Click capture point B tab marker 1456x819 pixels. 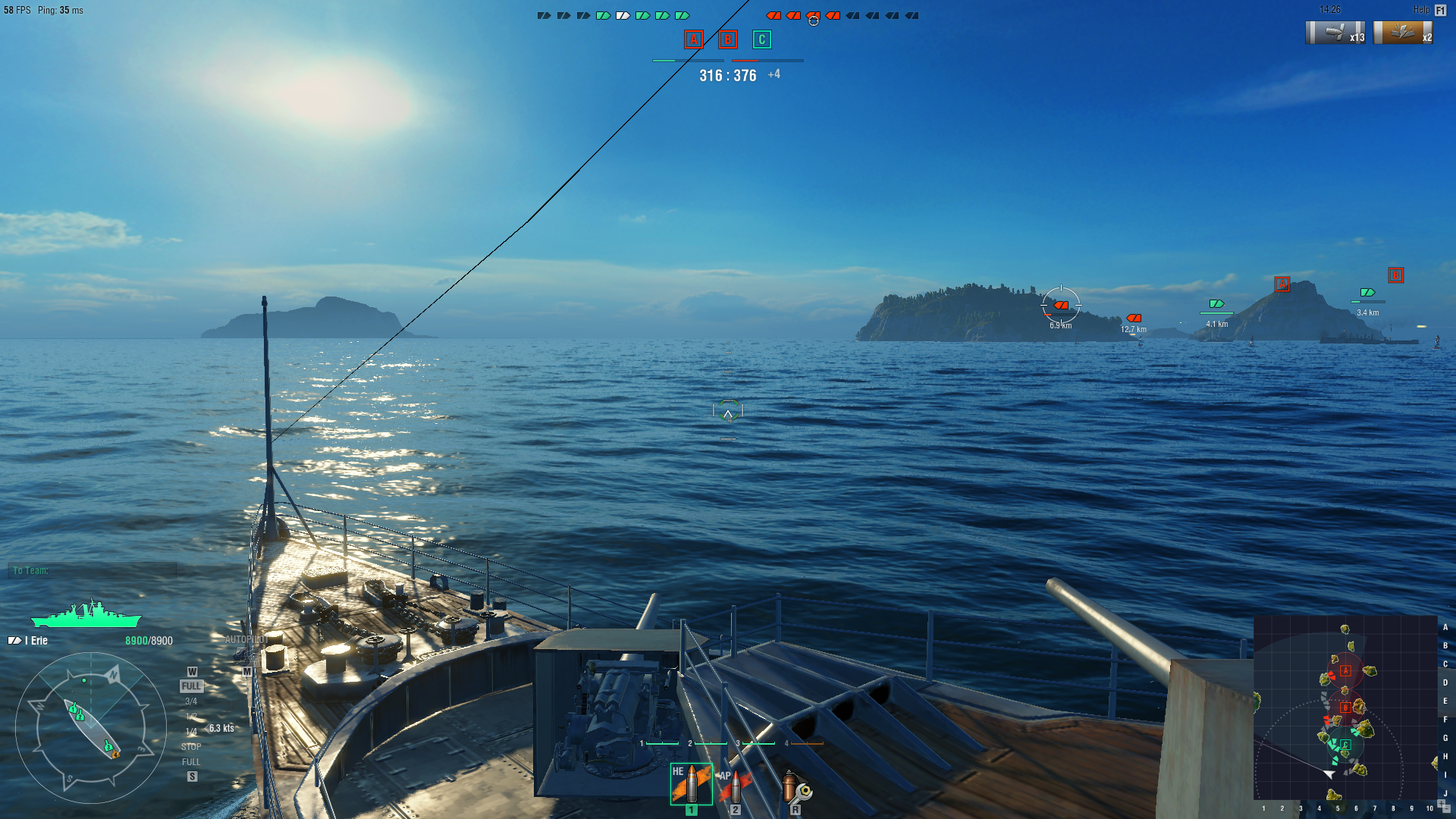click(x=726, y=39)
